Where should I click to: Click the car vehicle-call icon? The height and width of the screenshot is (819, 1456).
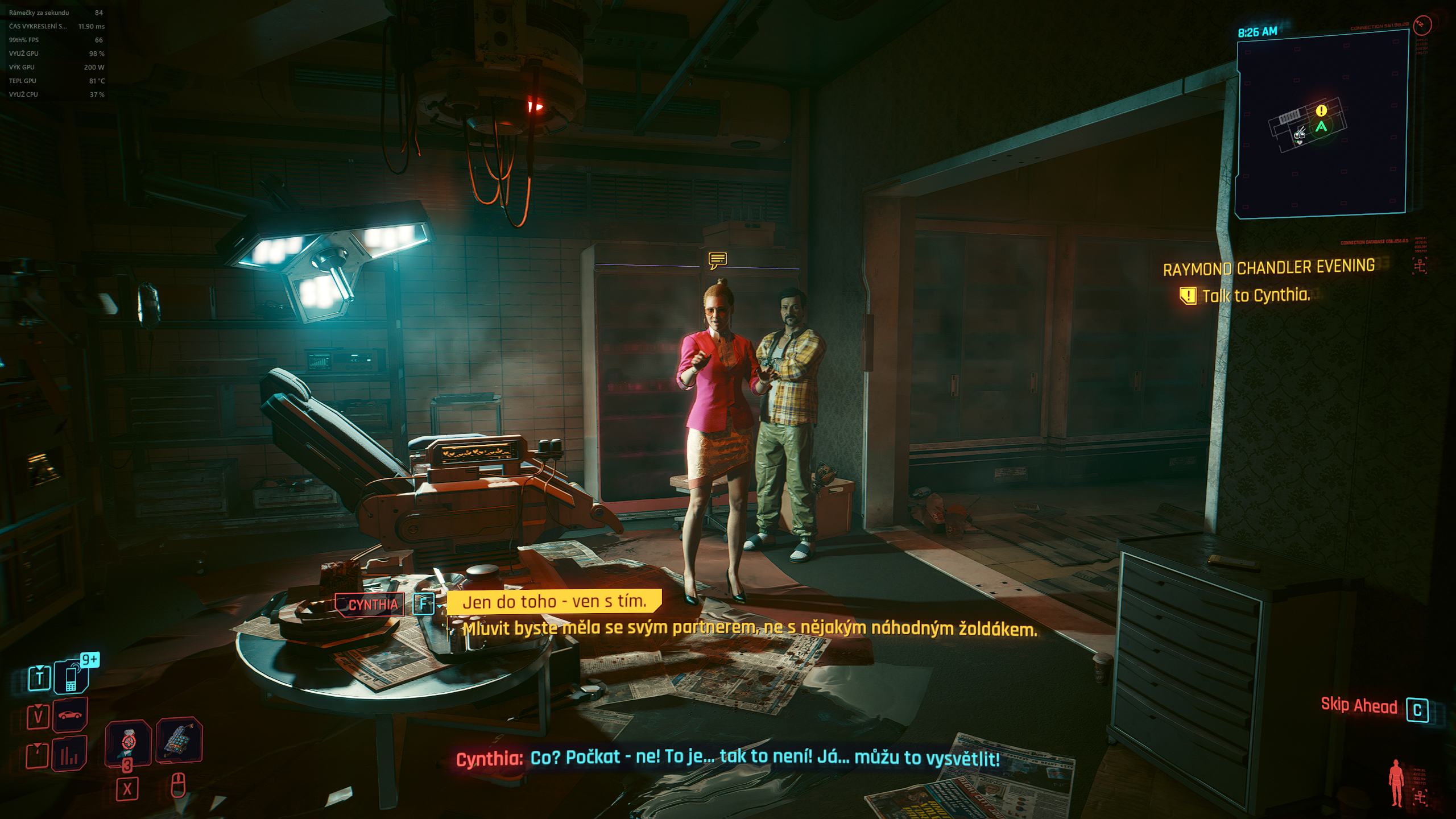click(x=70, y=715)
